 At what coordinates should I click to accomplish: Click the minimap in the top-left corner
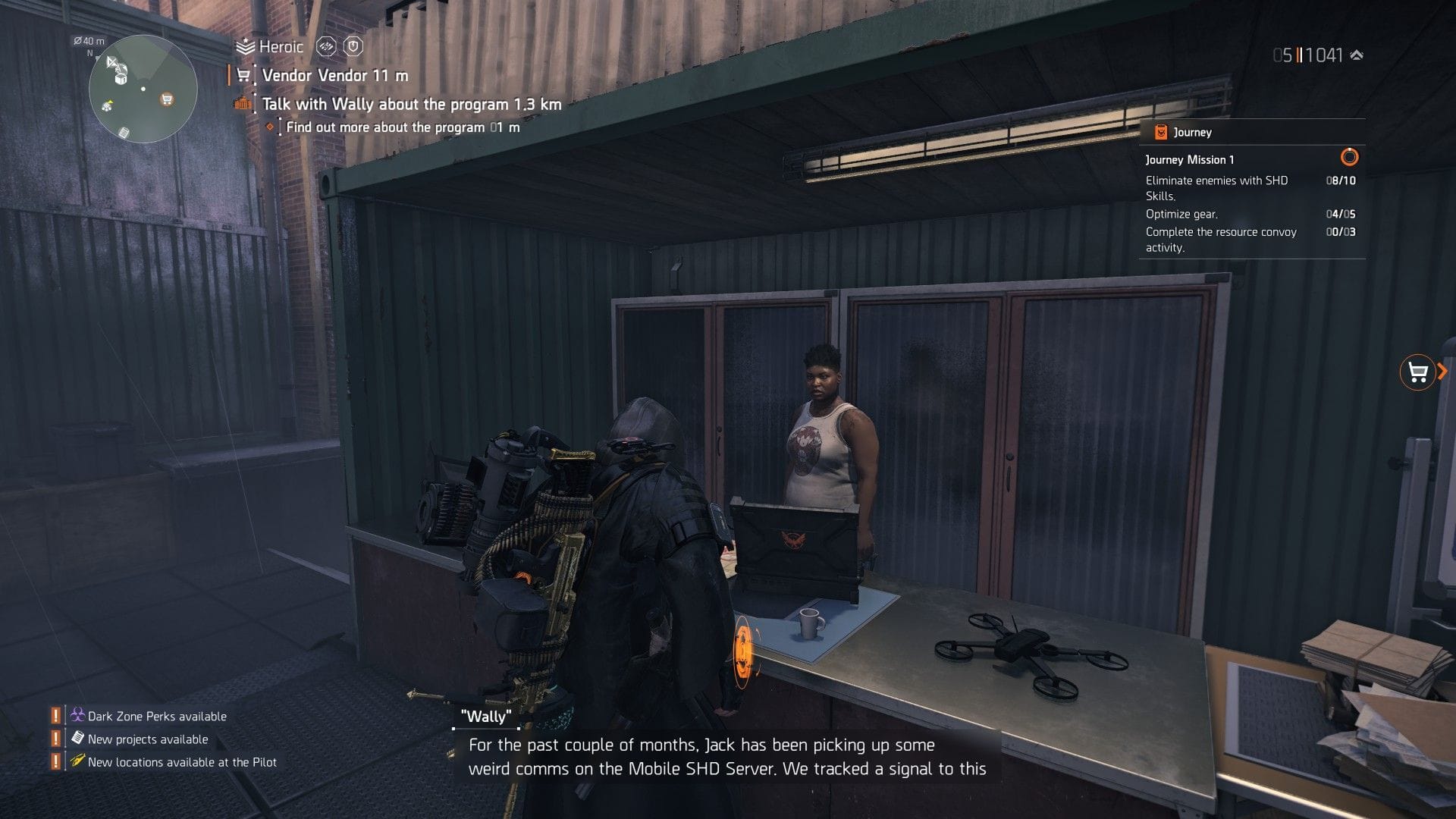pyautogui.click(x=140, y=87)
